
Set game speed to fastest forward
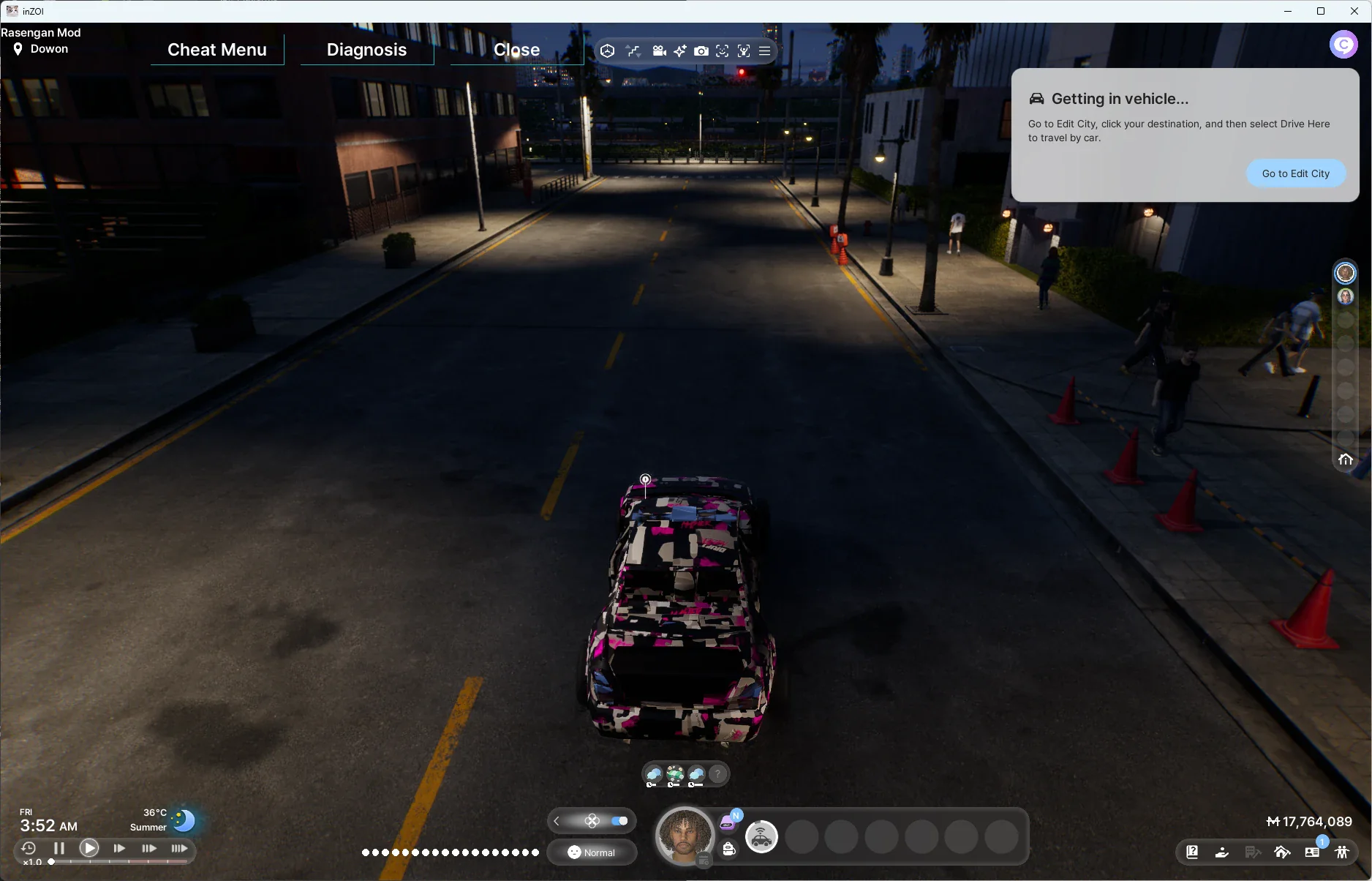[179, 848]
